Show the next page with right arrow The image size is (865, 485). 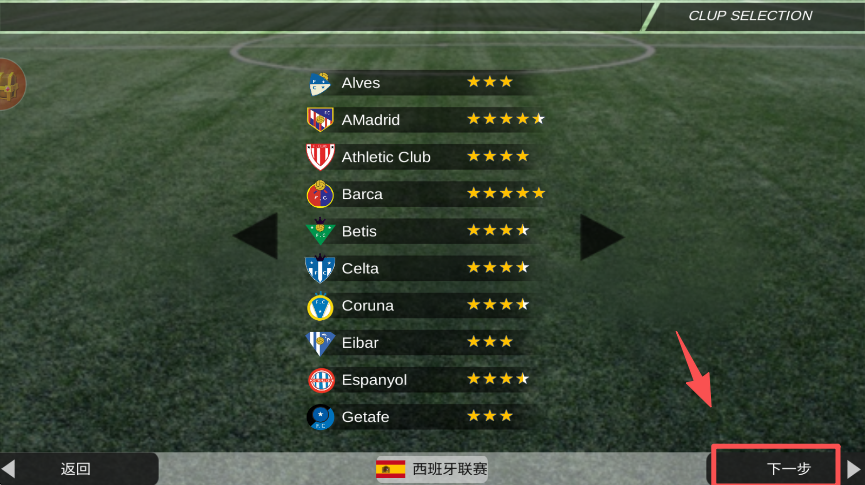tap(601, 237)
